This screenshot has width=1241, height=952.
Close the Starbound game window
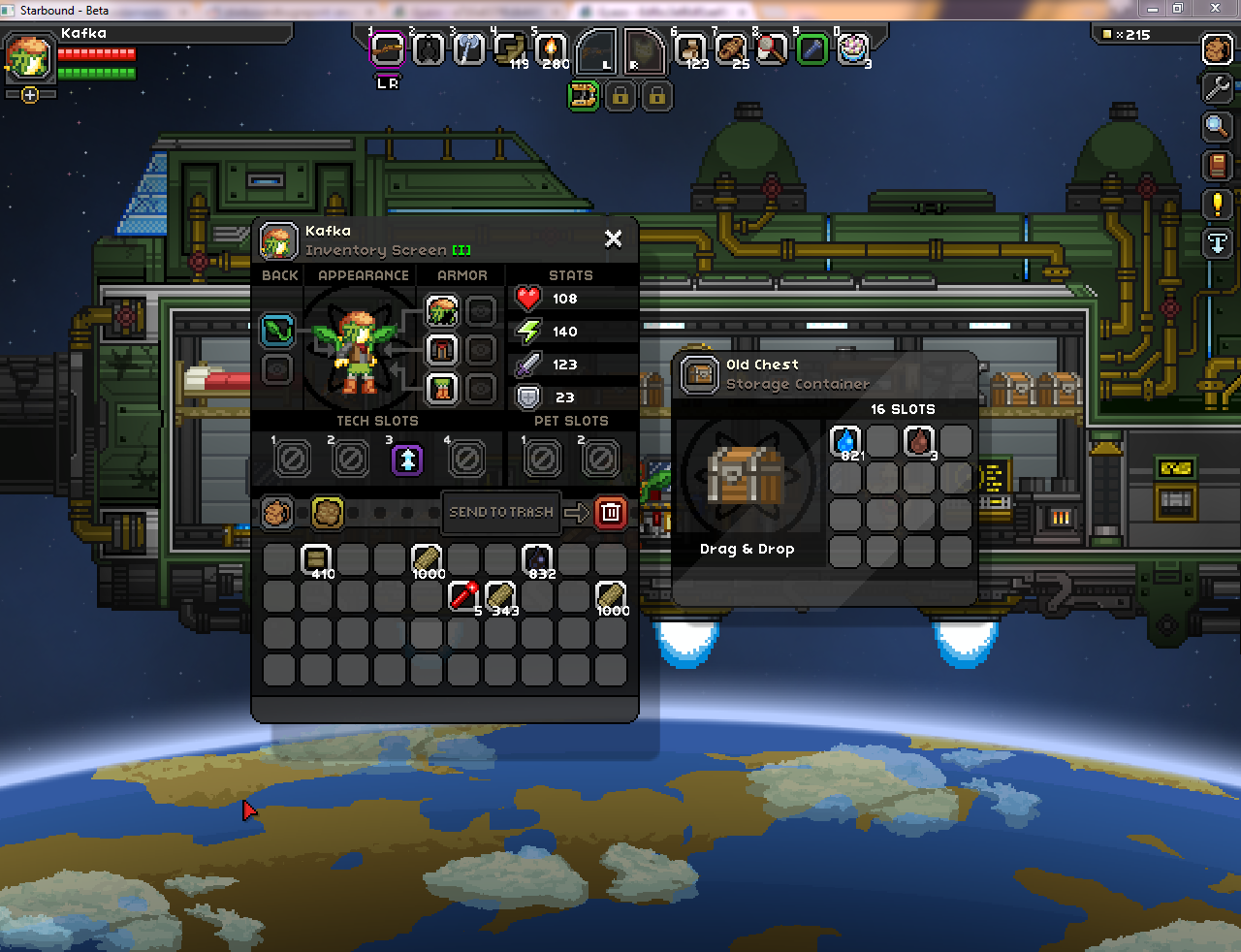click(x=1215, y=9)
